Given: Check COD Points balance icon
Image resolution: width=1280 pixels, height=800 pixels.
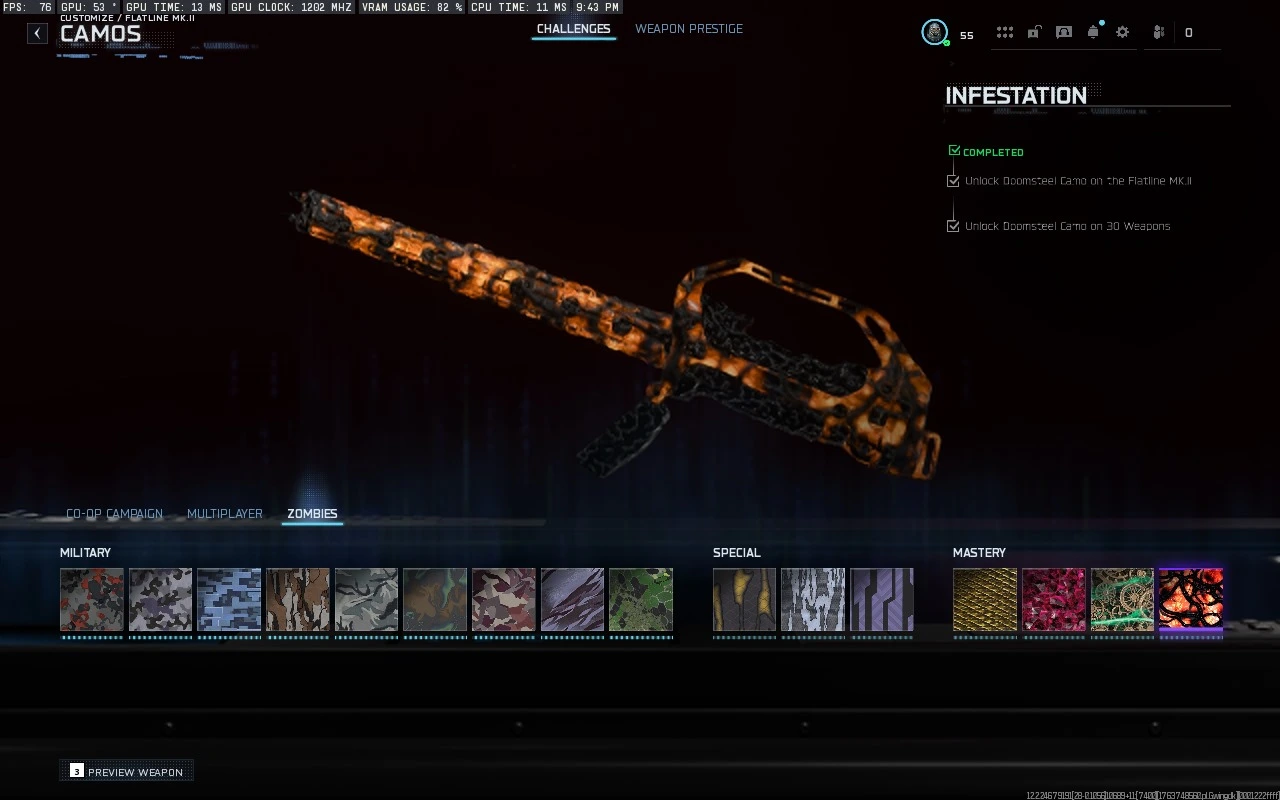Looking at the screenshot, I should pos(1158,32).
